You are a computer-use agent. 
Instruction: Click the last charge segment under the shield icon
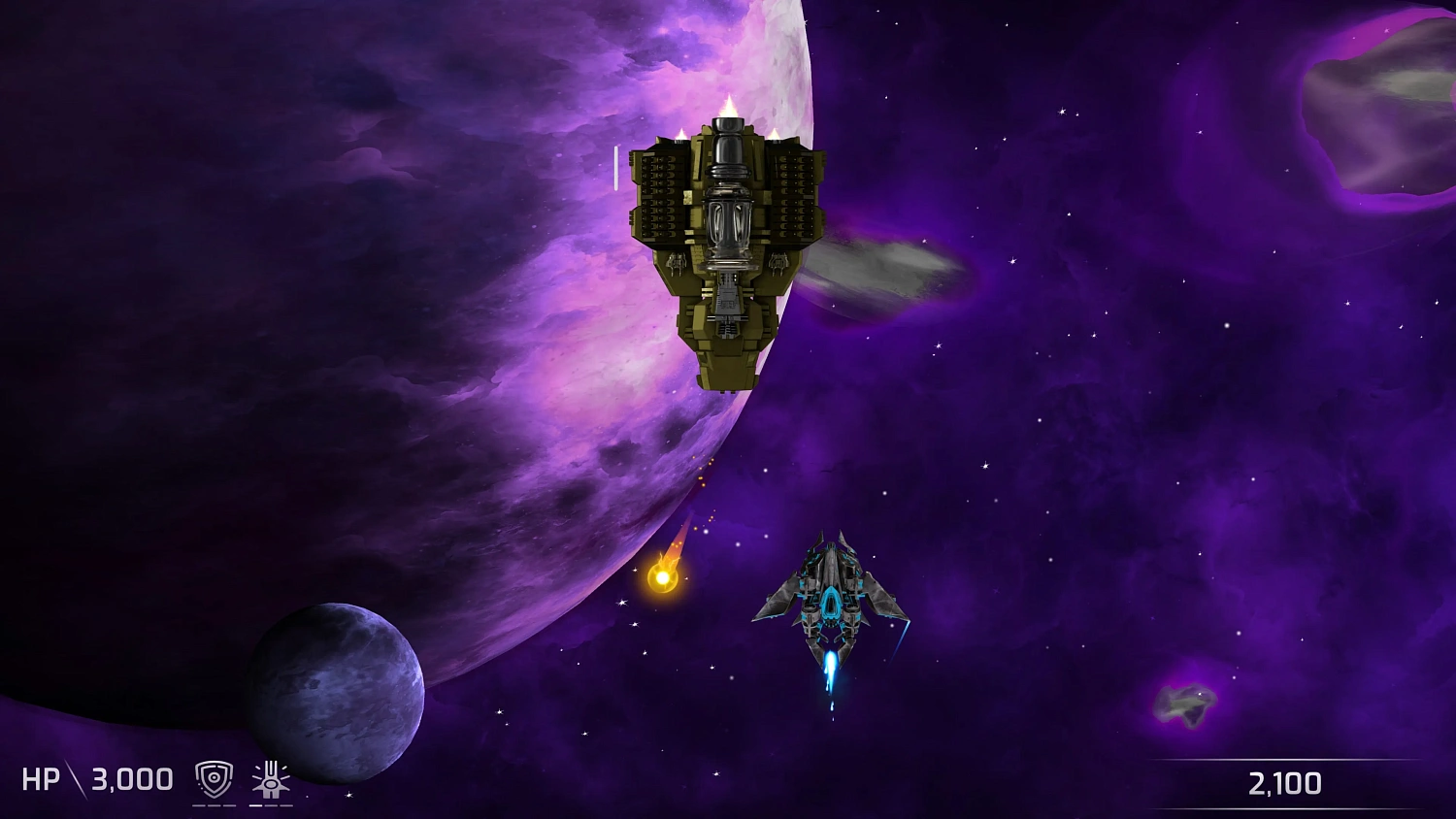click(x=230, y=805)
